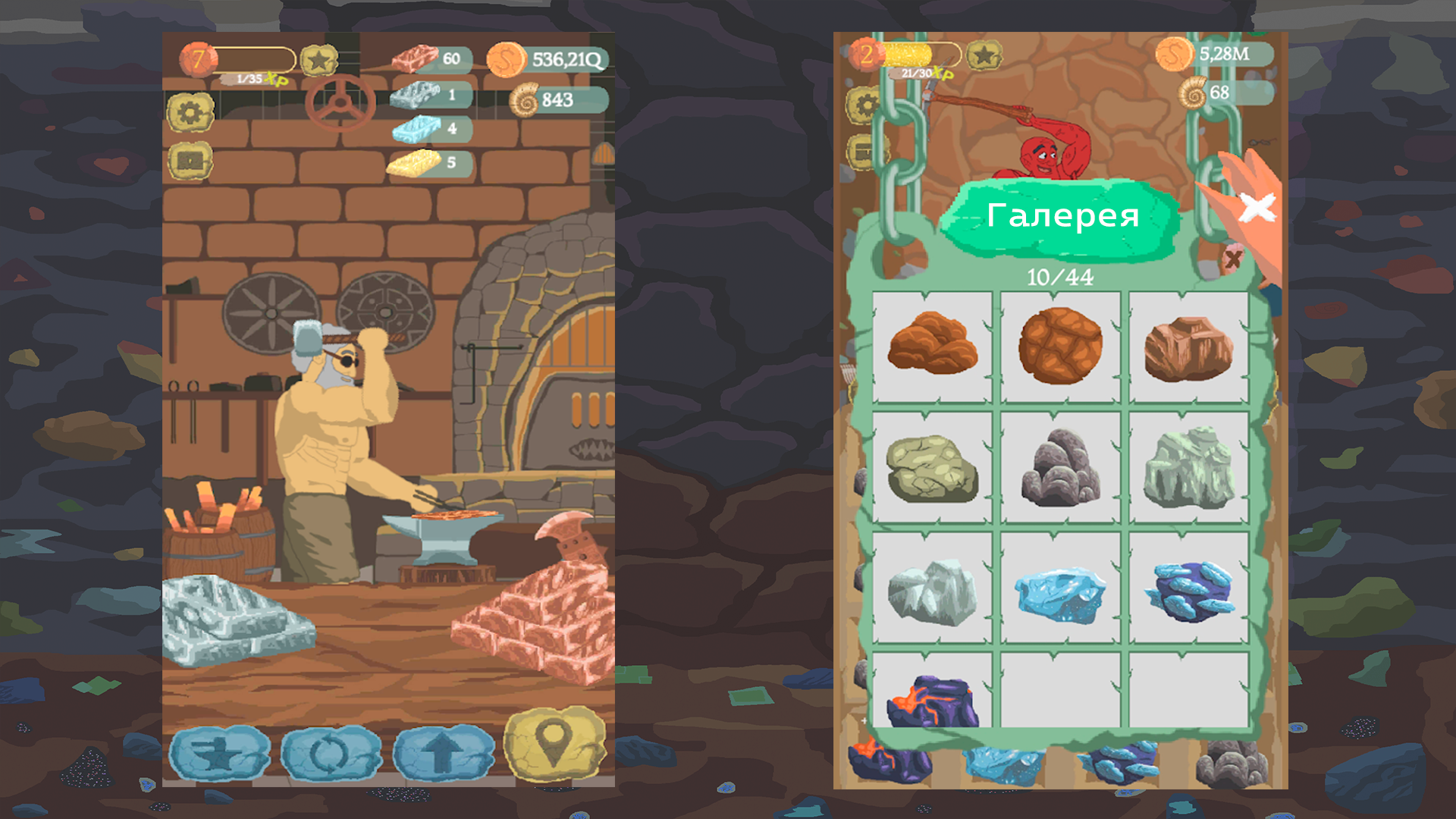Click the Галерея header banner

tap(1063, 215)
